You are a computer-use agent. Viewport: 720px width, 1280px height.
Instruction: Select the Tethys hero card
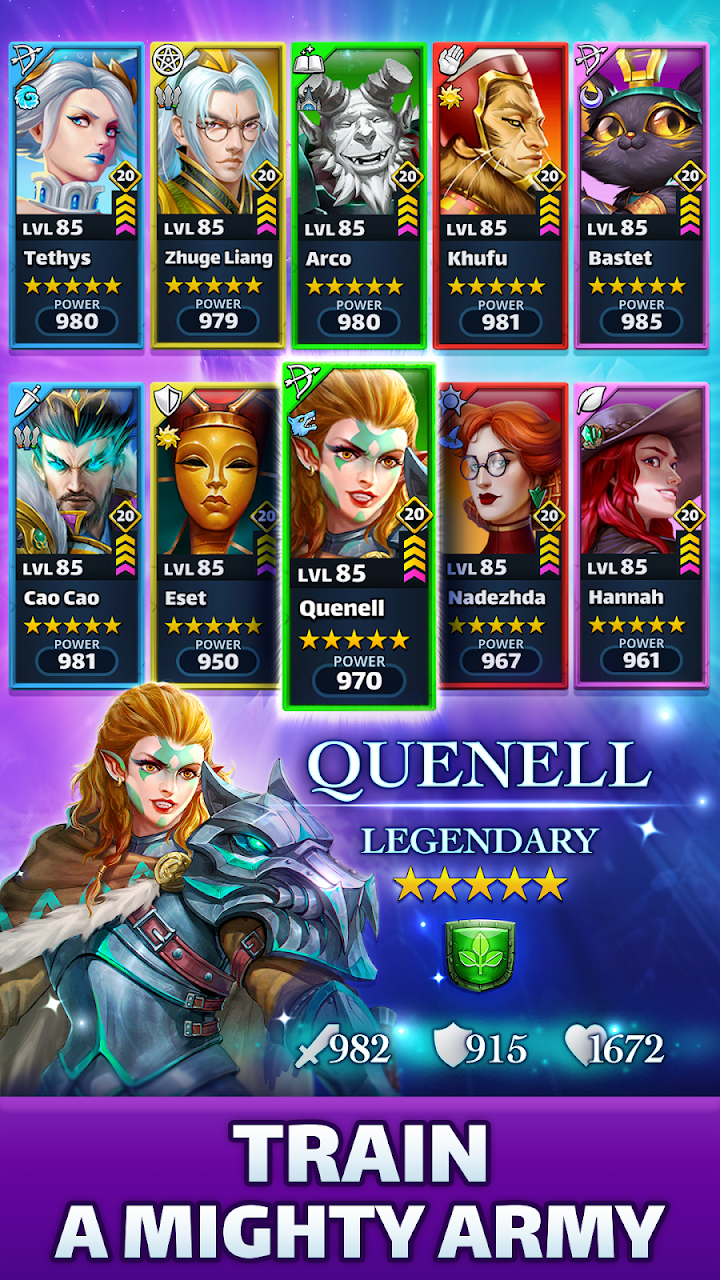coord(77,195)
